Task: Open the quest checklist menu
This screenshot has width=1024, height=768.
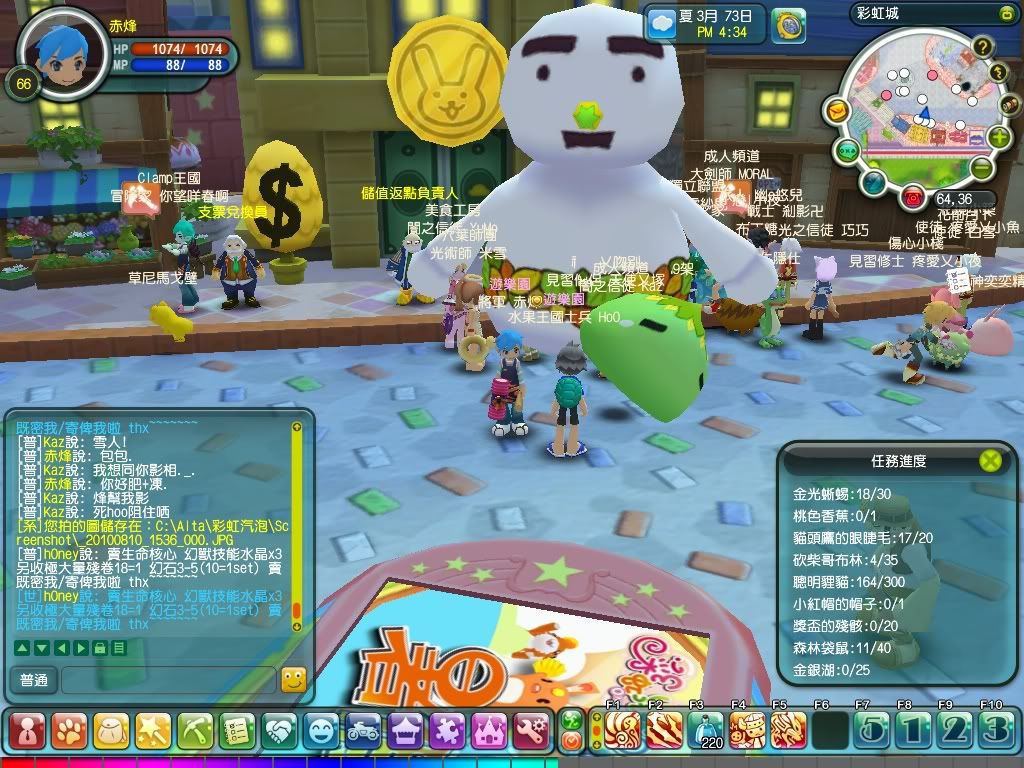Action: tap(237, 730)
